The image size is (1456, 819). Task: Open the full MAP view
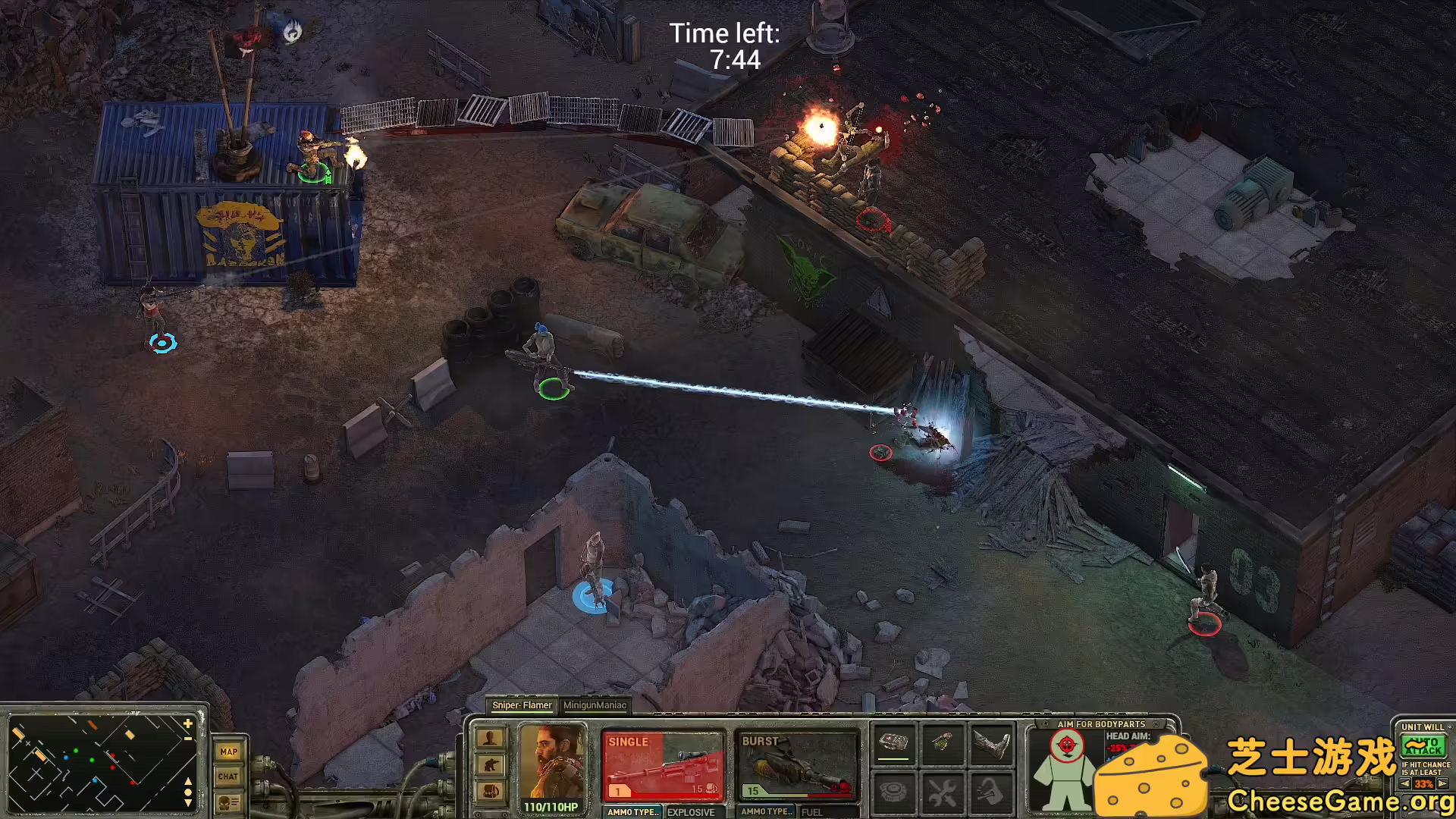tap(228, 752)
